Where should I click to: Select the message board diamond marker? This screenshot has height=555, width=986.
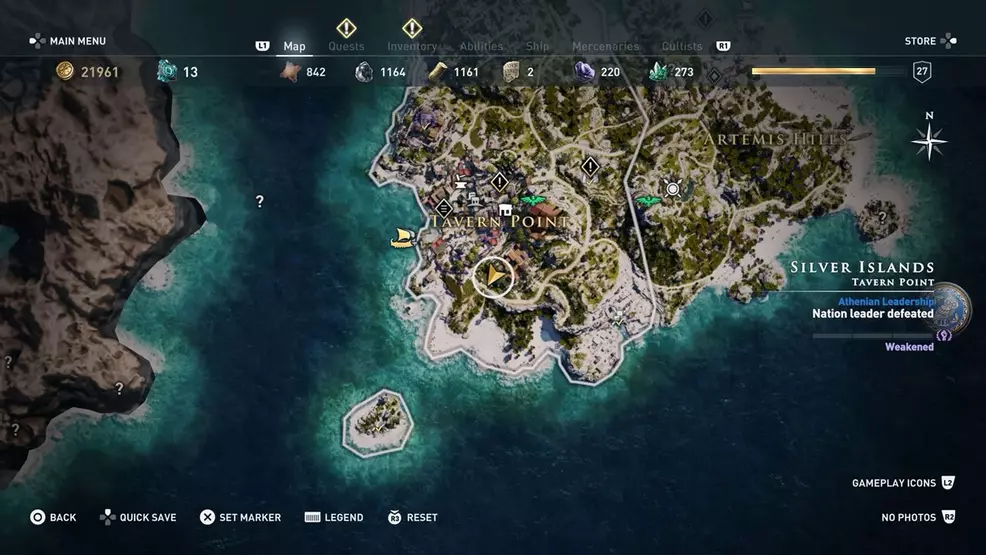click(x=444, y=207)
